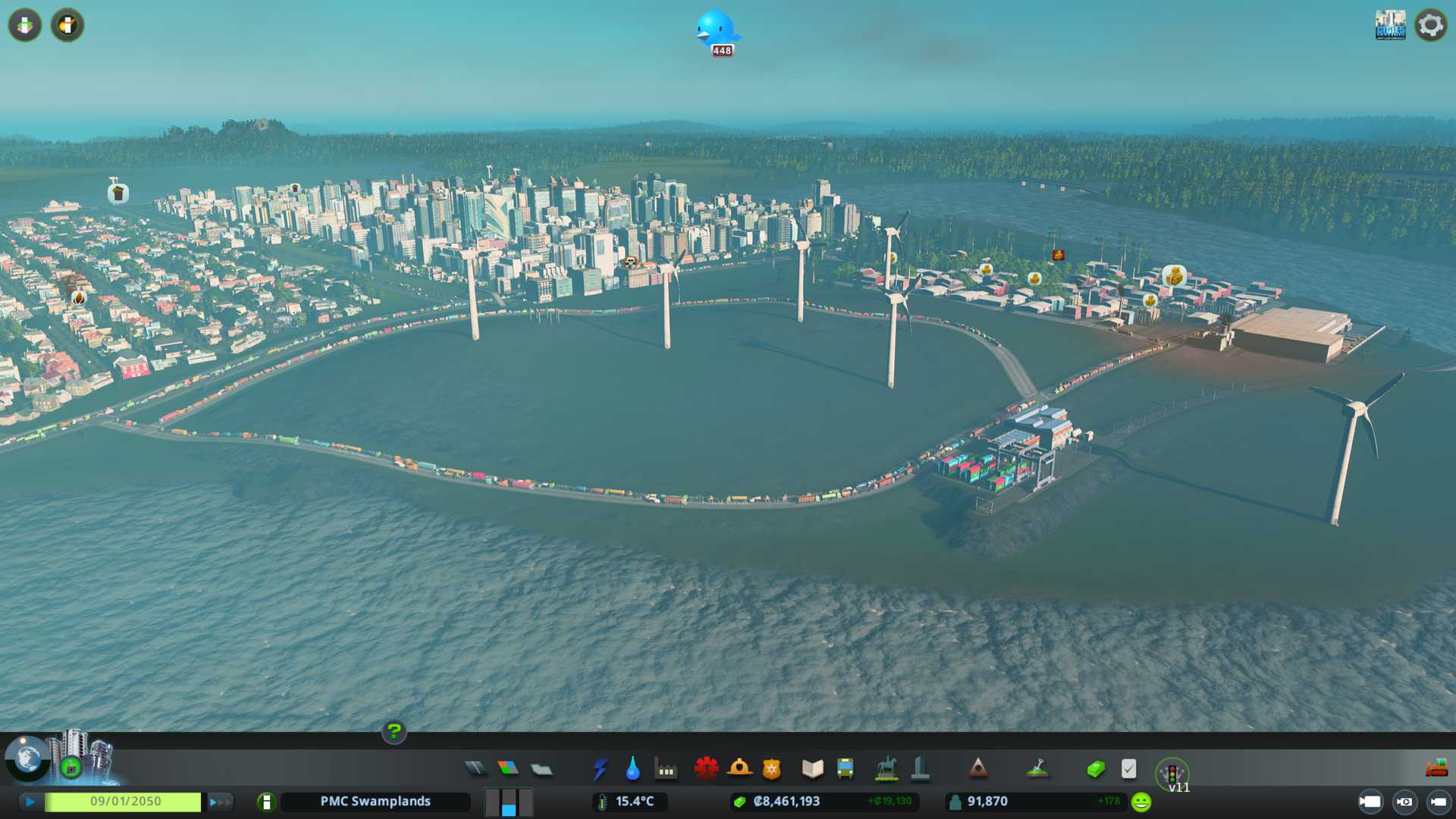Open the Garbage and Industry menu
This screenshot has width=1456, height=819.
[x=666, y=769]
